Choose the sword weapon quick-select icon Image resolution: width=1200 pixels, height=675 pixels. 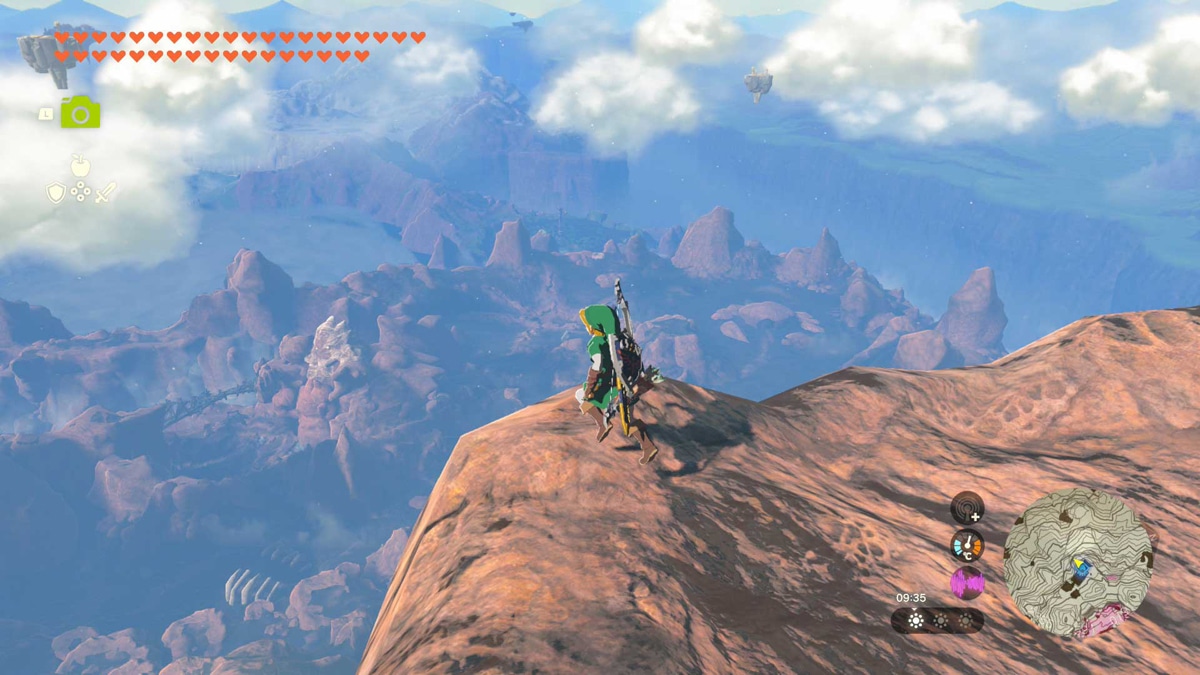click(x=105, y=193)
